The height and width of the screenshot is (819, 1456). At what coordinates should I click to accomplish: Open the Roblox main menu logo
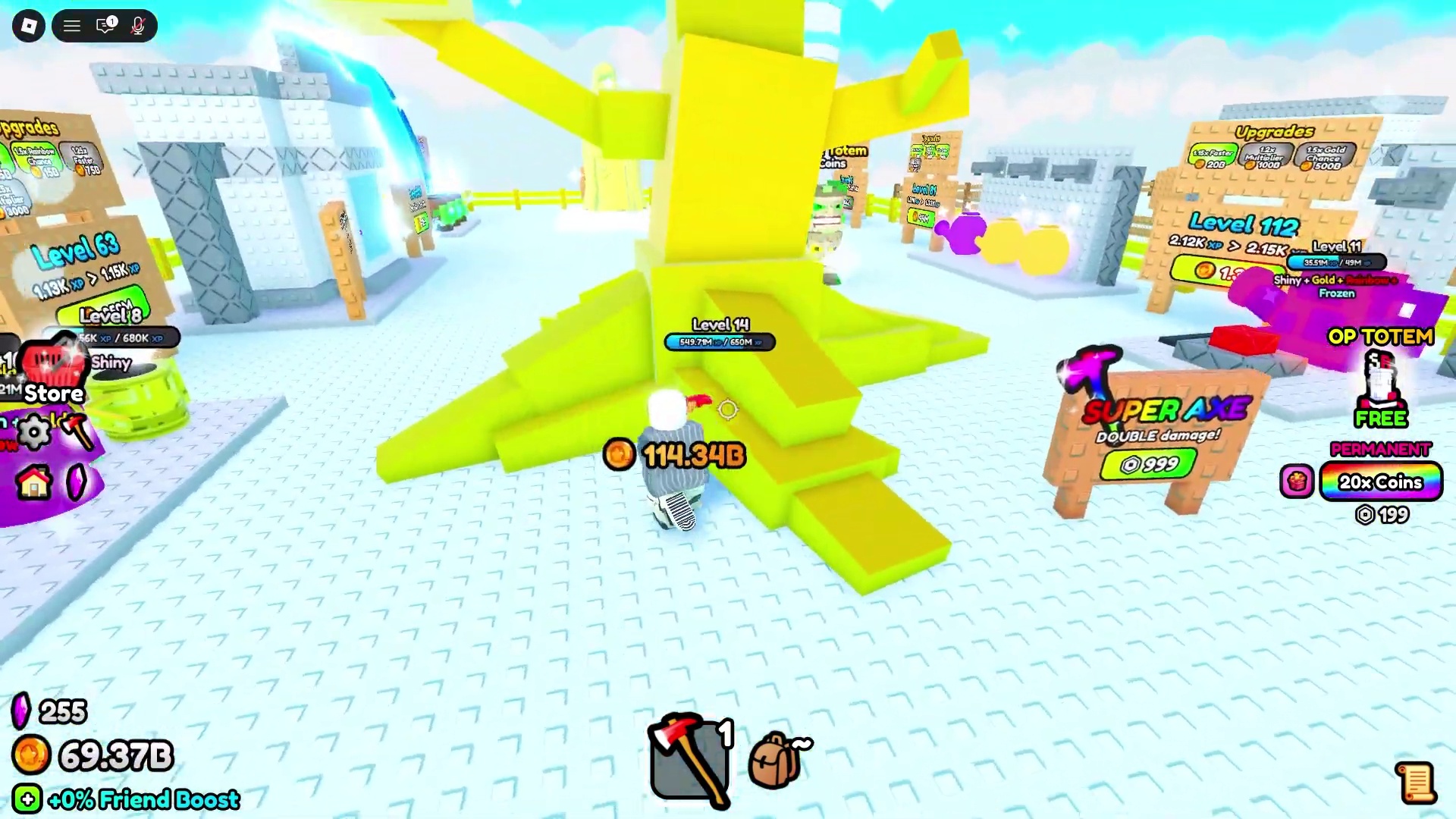click(29, 27)
